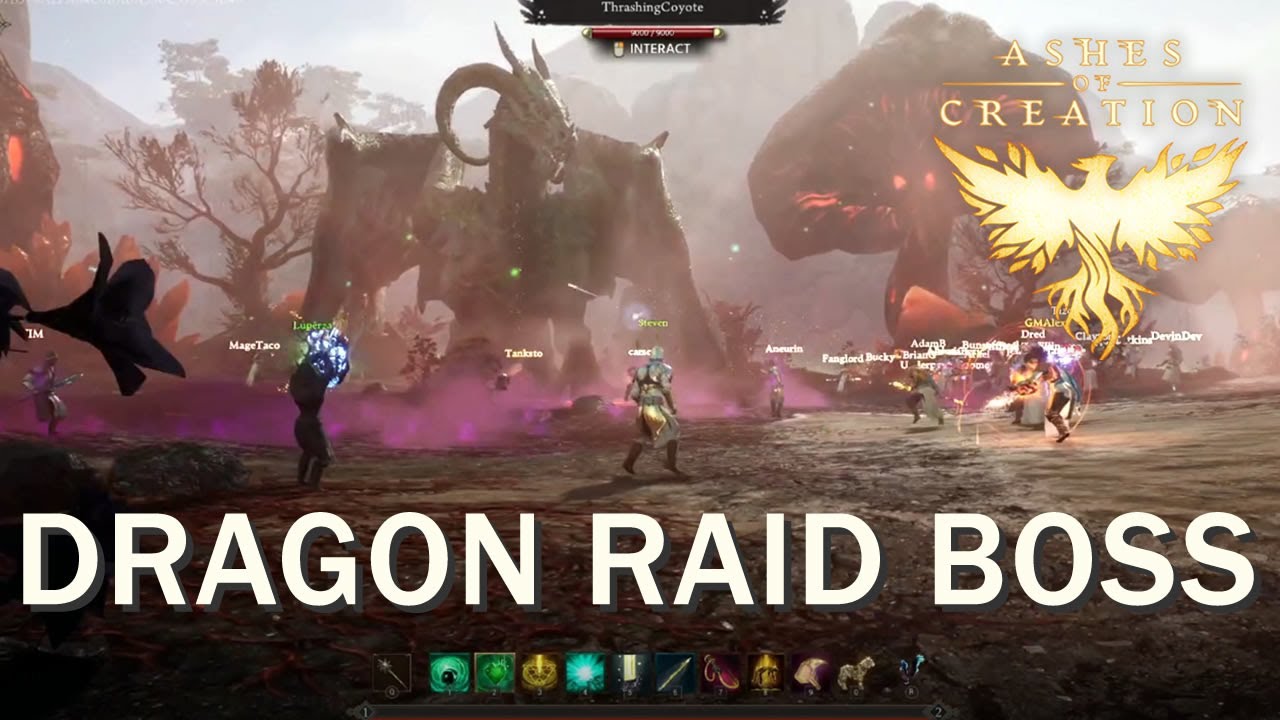Activate the golden helm ability in slot 8
Image resolution: width=1280 pixels, height=720 pixels.
[763, 672]
